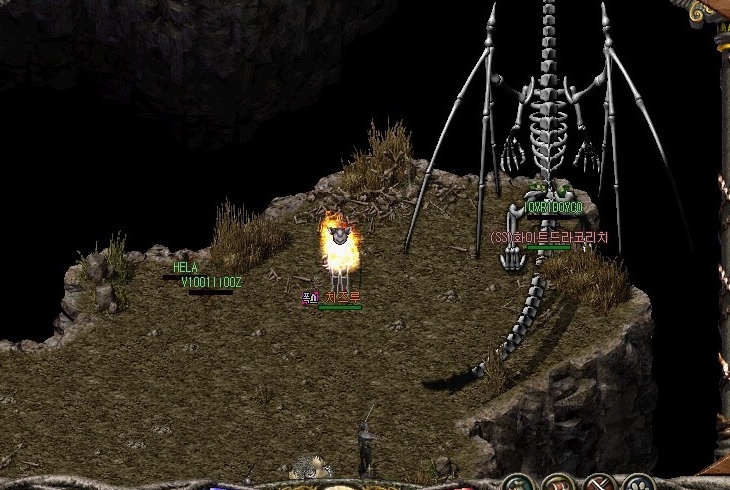The image size is (730, 490).
Task: Open the green round menu button
Action: [517, 484]
